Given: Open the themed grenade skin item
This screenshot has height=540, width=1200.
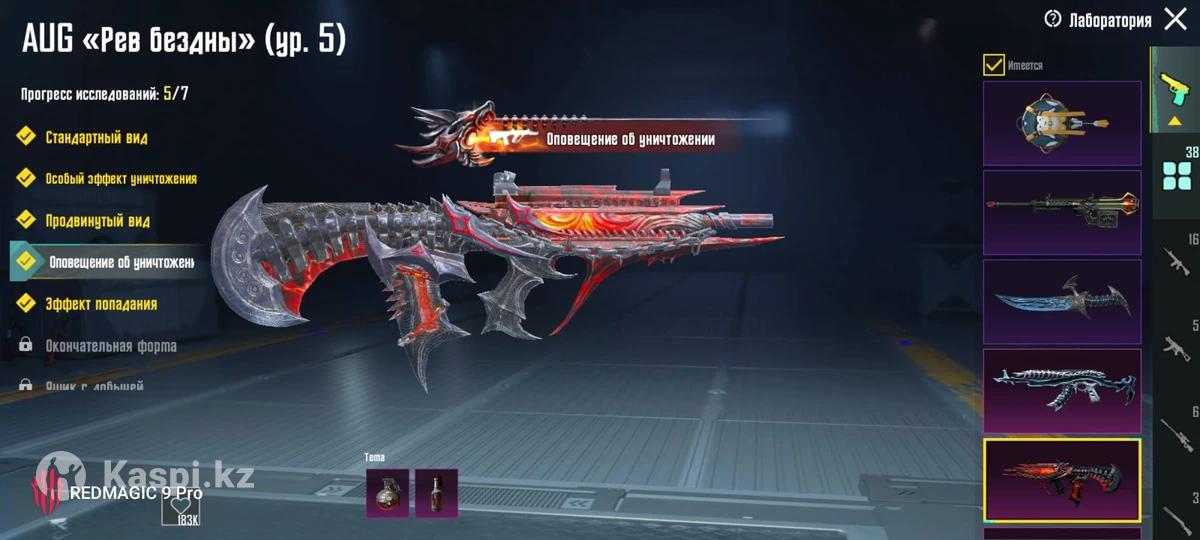Looking at the screenshot, I should 388,493.
